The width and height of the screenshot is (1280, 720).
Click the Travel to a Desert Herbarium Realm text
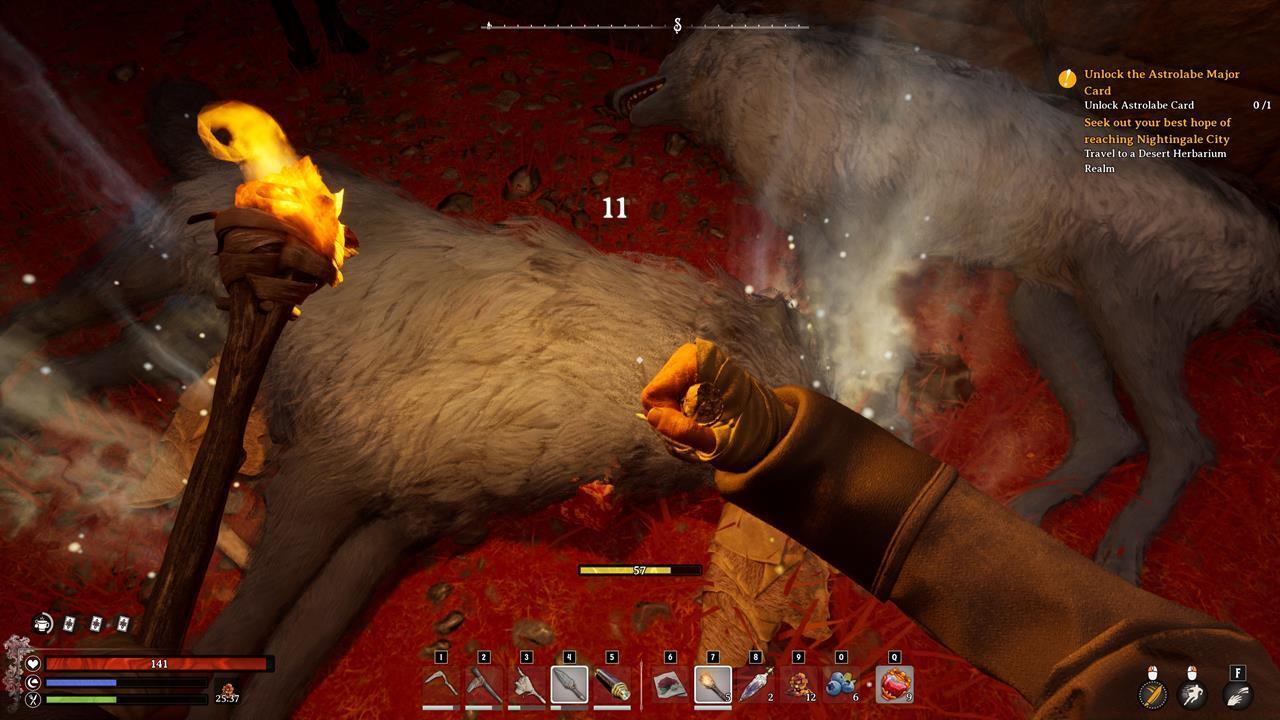point(1155,161)
